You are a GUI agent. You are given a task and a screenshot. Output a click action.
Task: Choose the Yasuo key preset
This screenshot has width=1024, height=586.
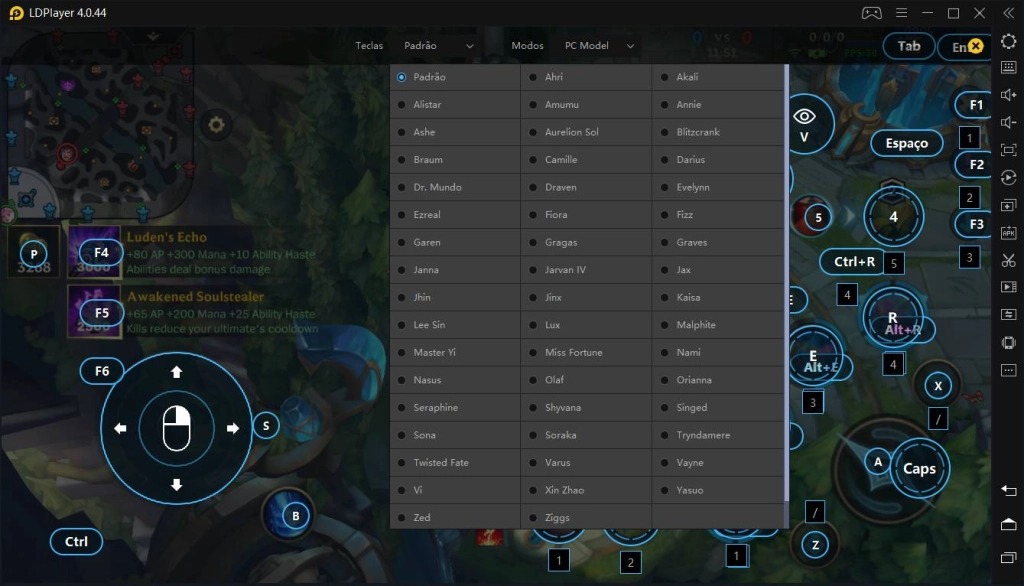coord(690,490)
